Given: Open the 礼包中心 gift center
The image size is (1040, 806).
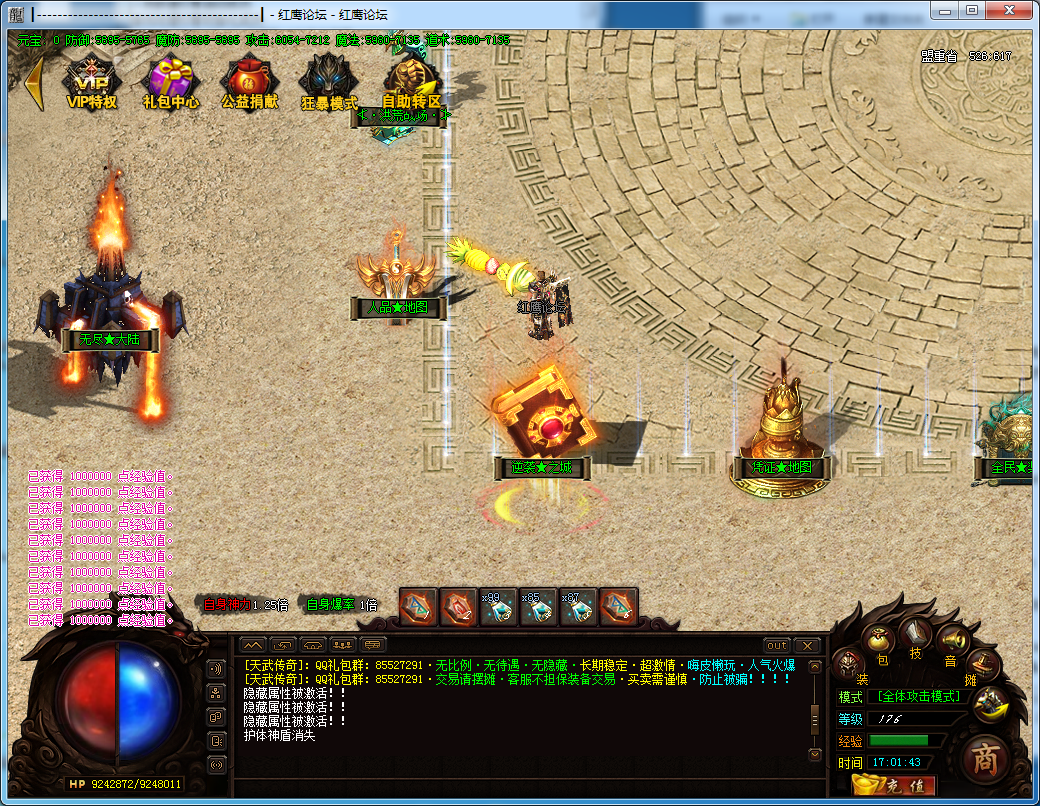Looking at the screenshot, I should [x=170, y=79].
